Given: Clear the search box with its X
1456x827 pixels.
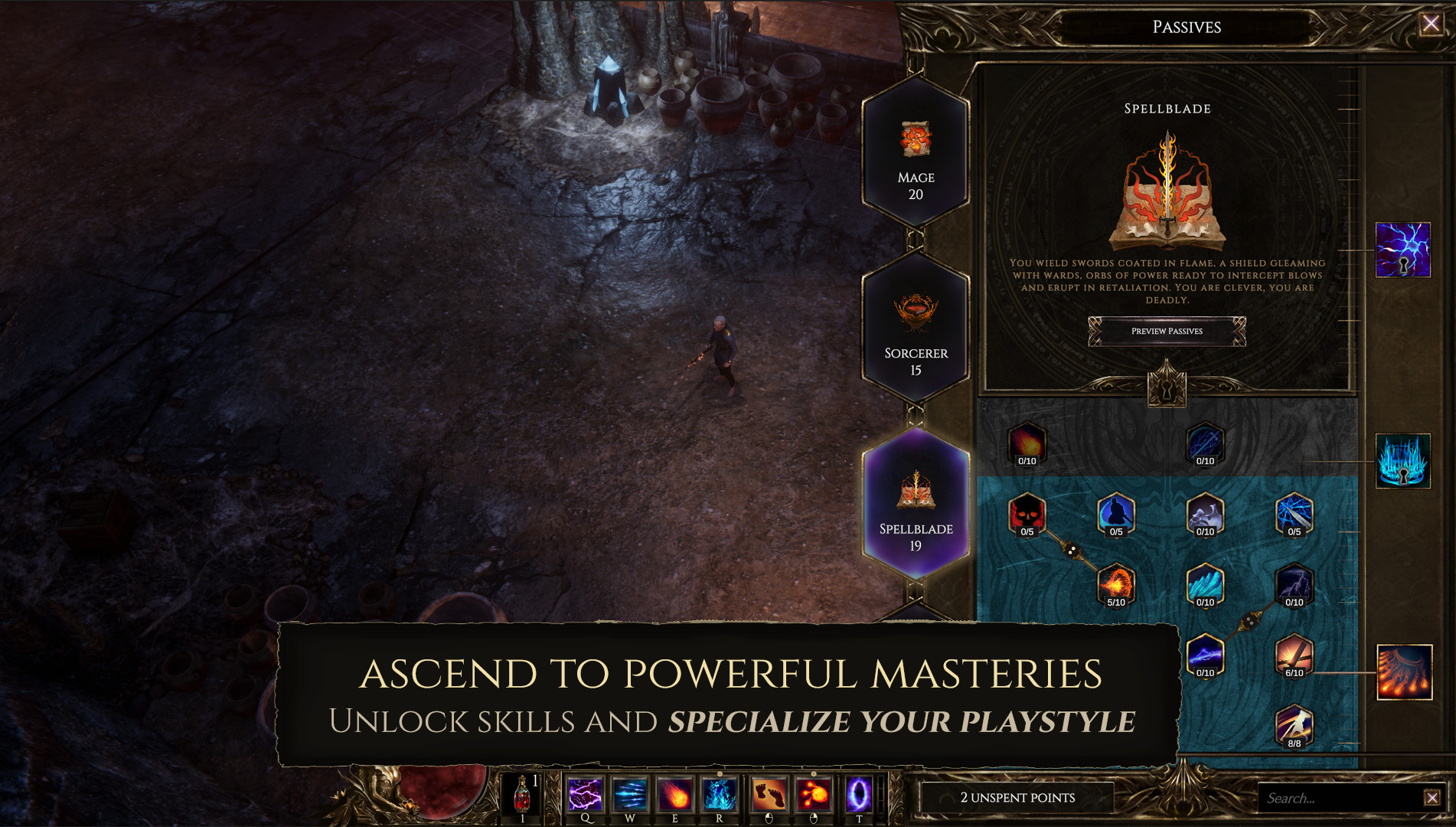Looking at the screenshot, I should point(1432,798).
